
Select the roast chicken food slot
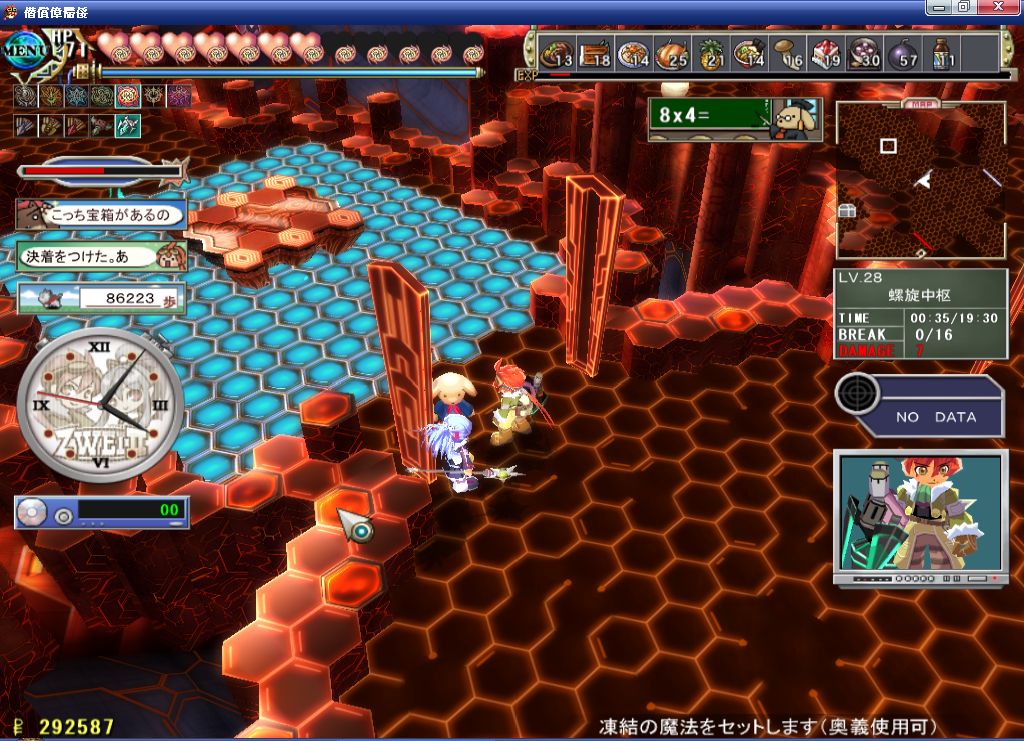(x=672, y=52)
